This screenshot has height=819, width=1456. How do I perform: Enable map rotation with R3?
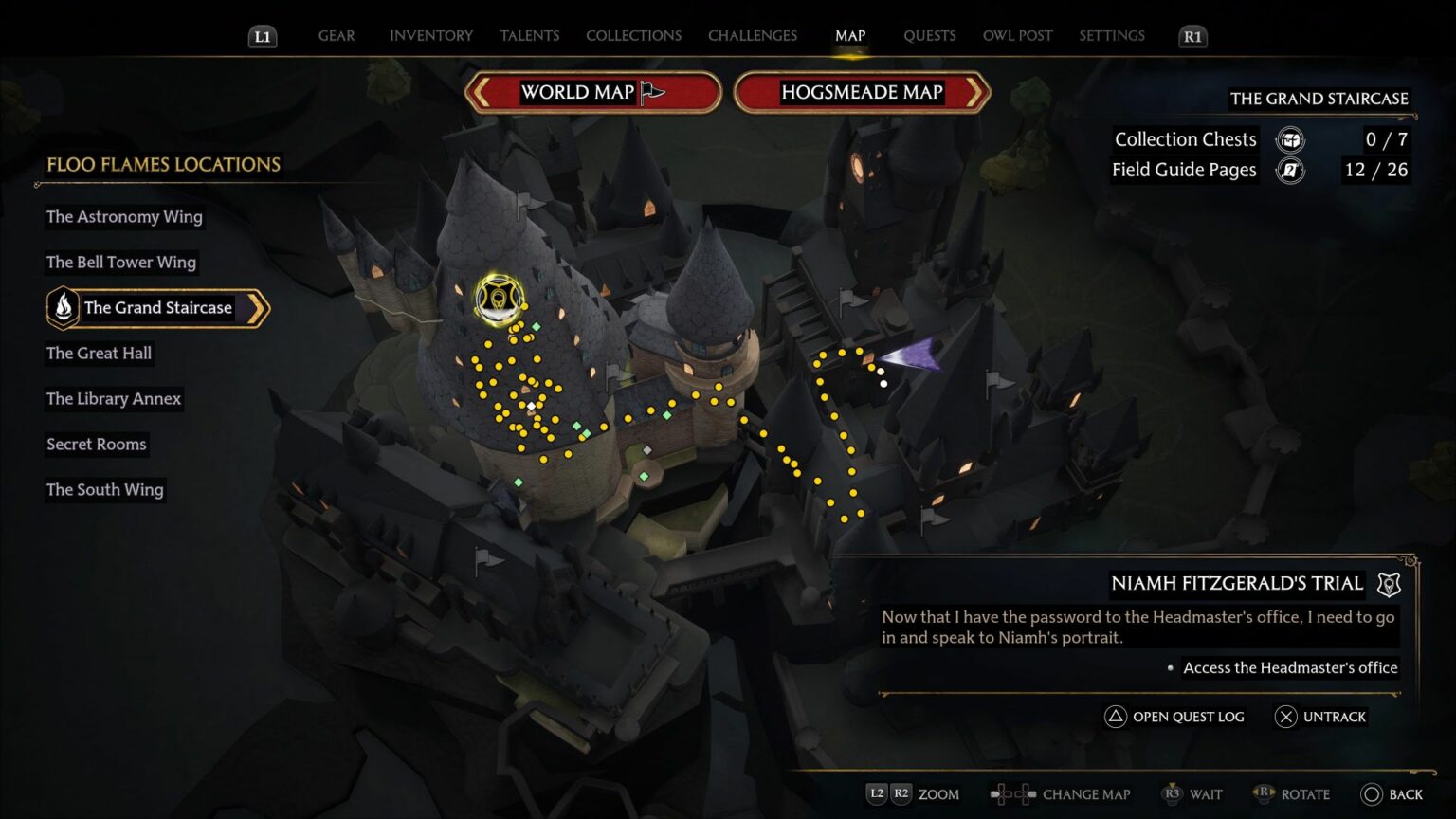pyautogui.click(x=1265, y=793)
